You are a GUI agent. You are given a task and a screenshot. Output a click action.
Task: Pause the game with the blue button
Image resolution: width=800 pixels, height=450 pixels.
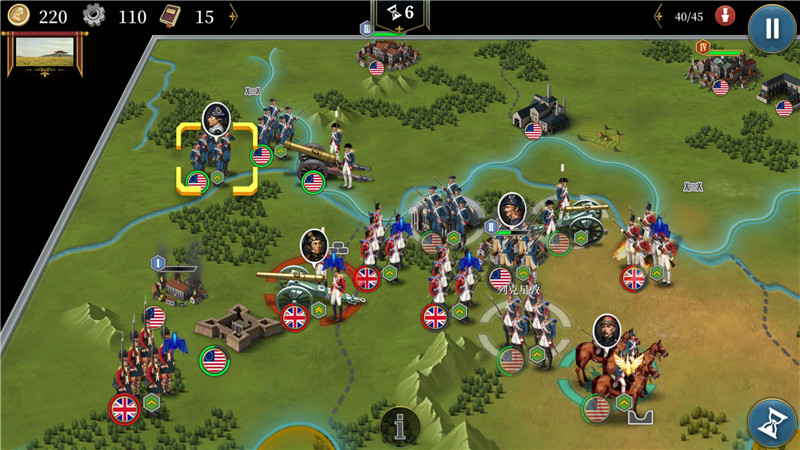[771, 28]
